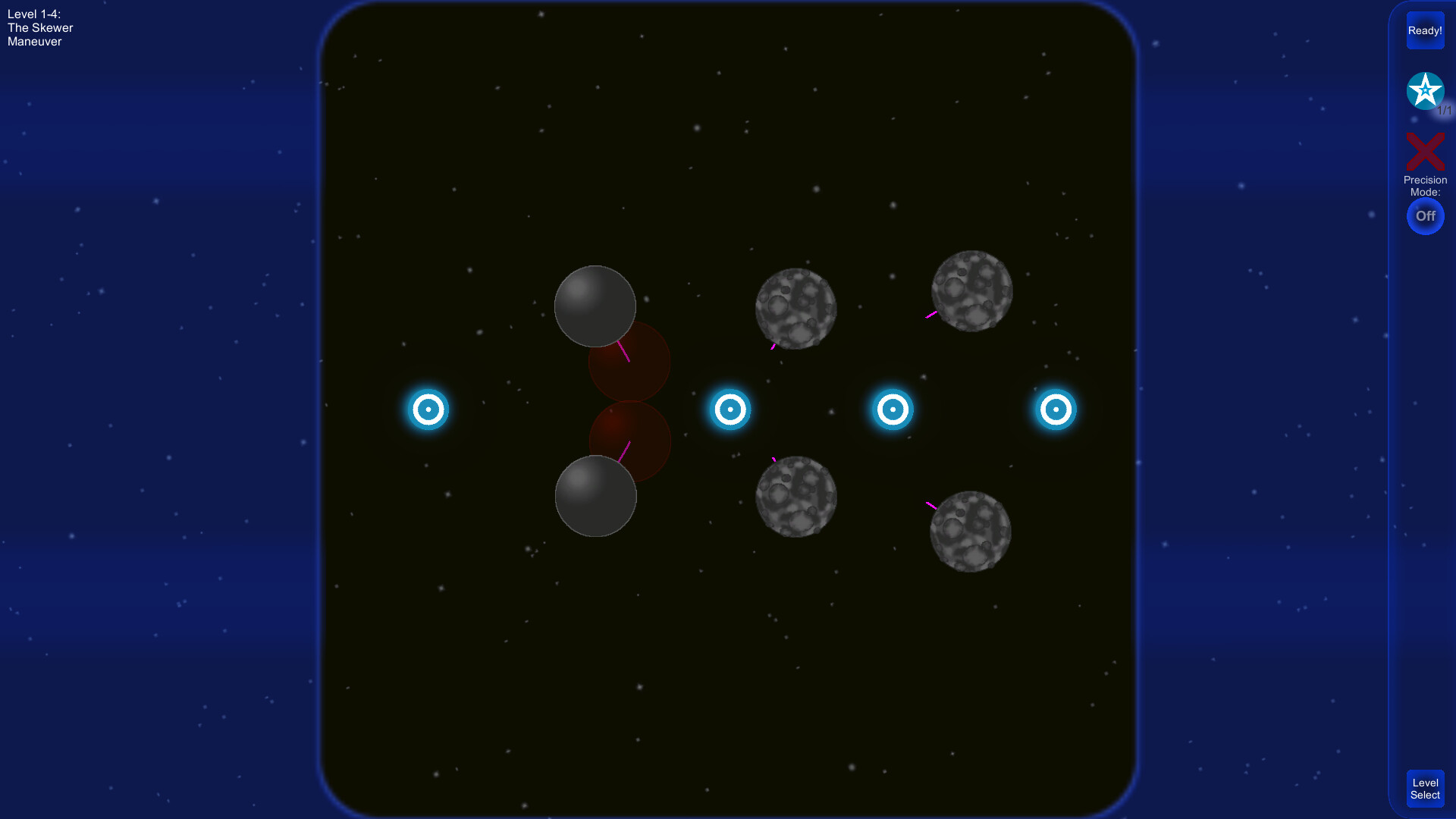Click the Ready! button to launch
This screenshot has width=1456, height=819.
coord(1426,30)
